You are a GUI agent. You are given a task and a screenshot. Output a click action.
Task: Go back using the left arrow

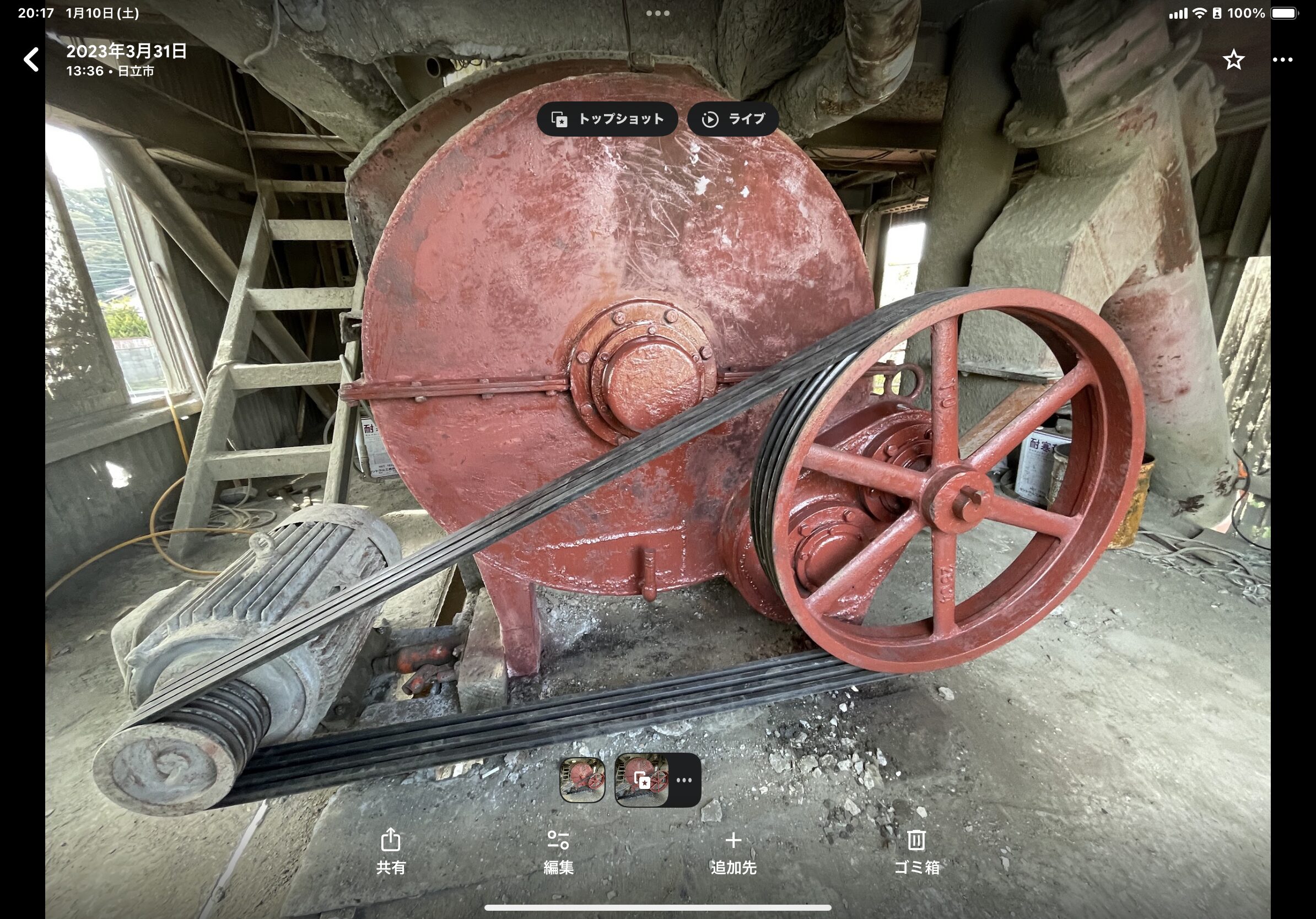pos(31,60)
